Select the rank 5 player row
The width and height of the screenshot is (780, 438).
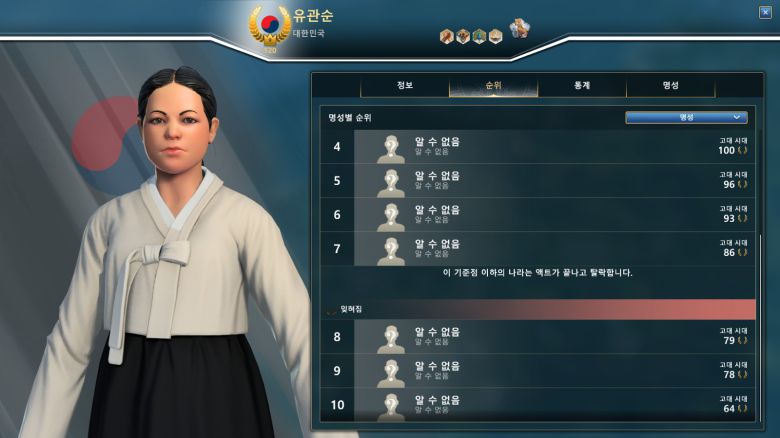pyautogui.click(x=540, y=181)
